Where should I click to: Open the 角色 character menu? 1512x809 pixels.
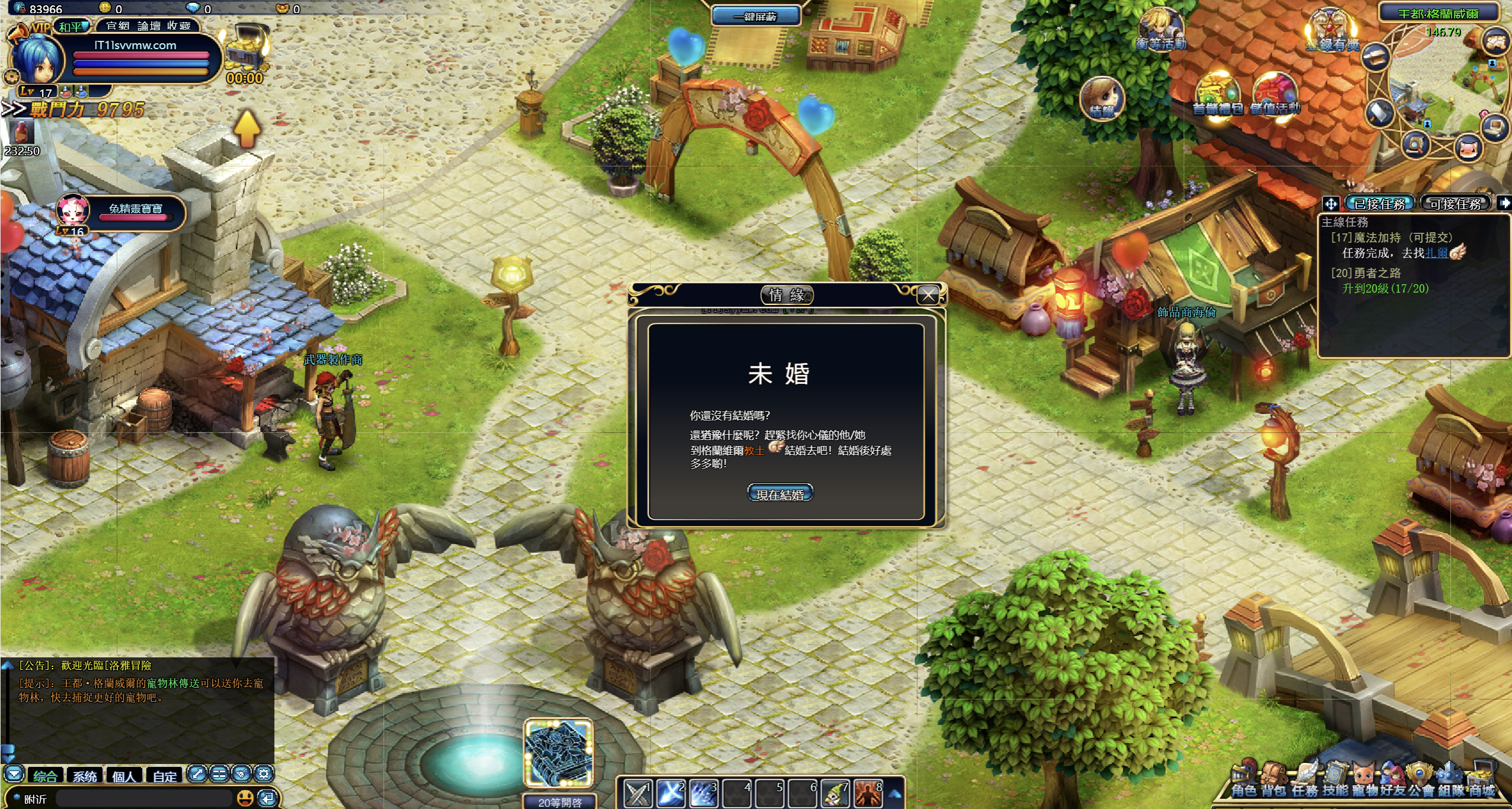pyautogui.click(x=1244, y=780)
